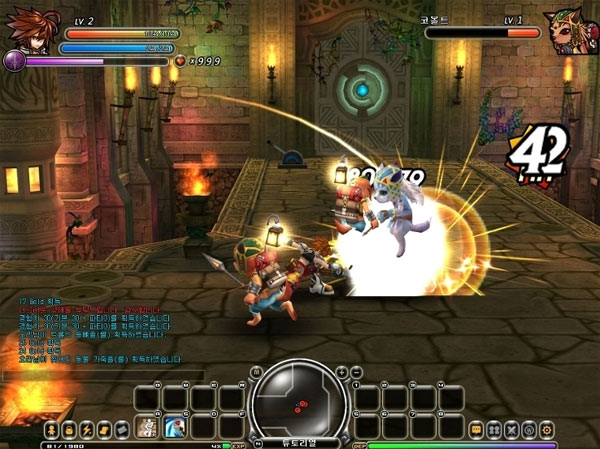Open the scroll quest log icon

click(104, 429)
